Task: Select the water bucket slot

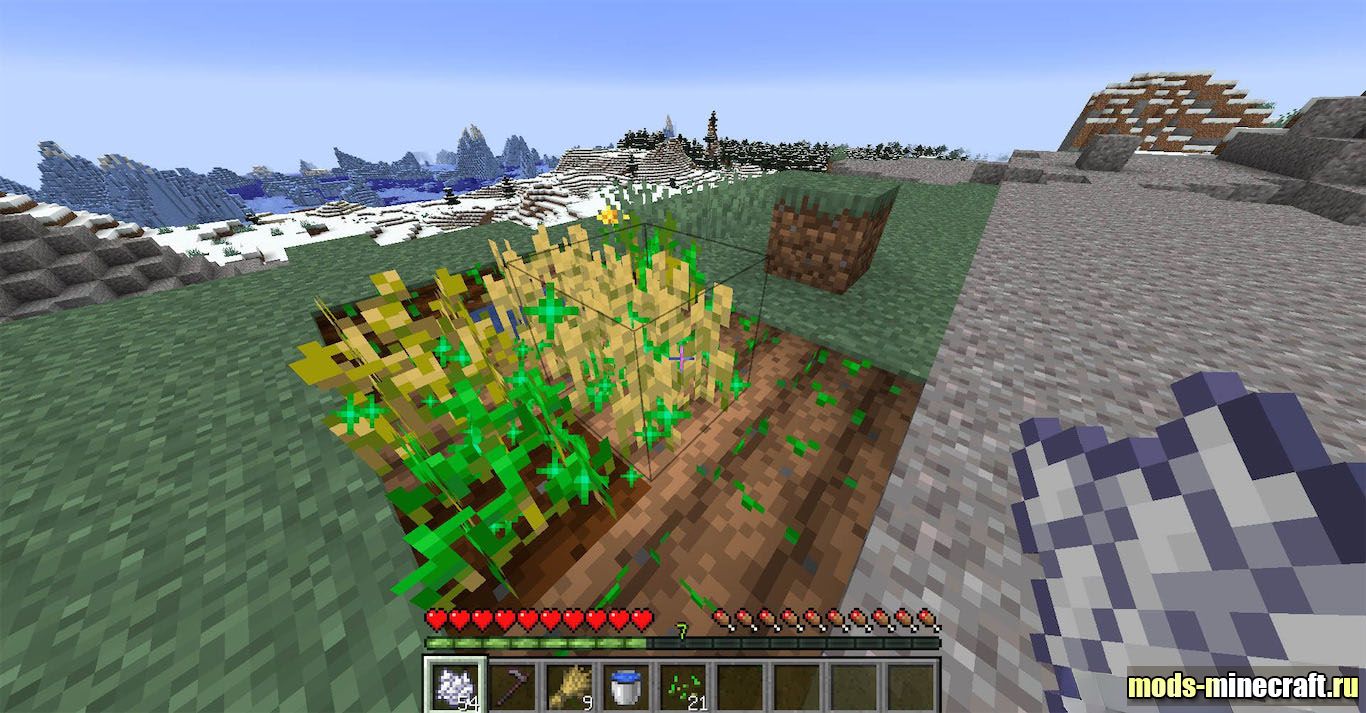Action: coord(627,686)
